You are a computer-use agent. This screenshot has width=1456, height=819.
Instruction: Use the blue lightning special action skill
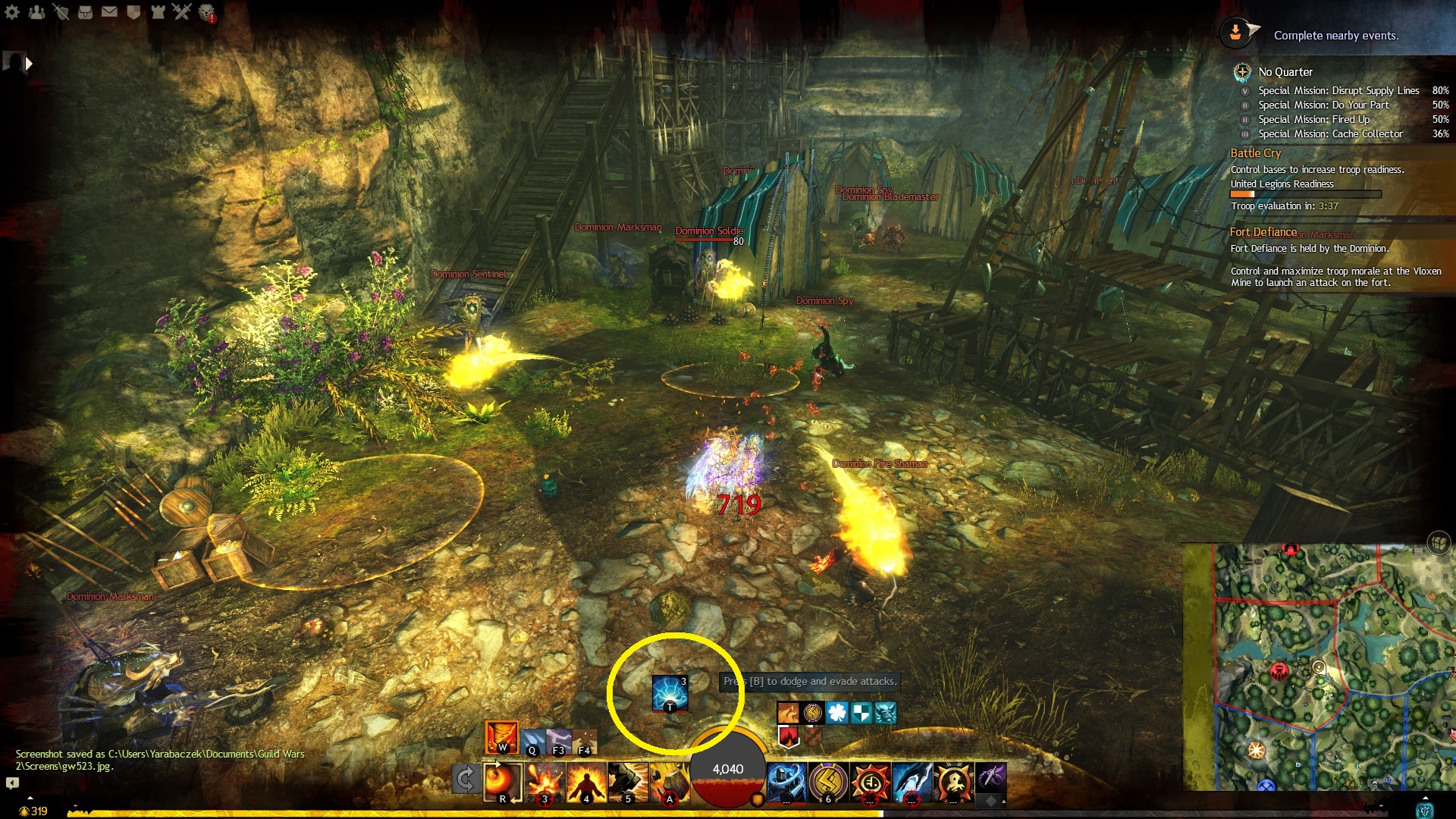[x=670, y=692]
